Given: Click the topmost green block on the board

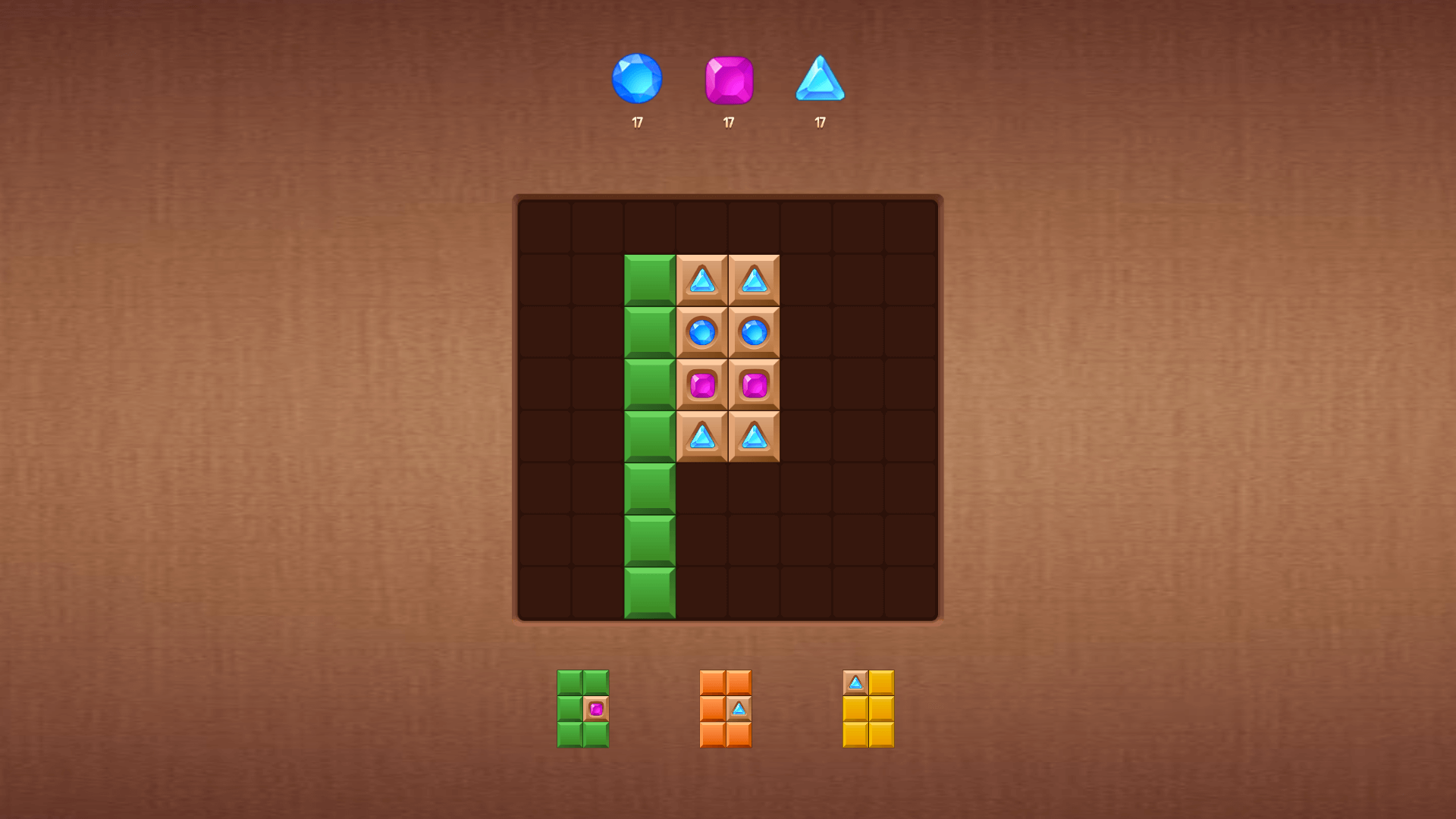Looking at the screenshot, I should [x=648, y=281].
